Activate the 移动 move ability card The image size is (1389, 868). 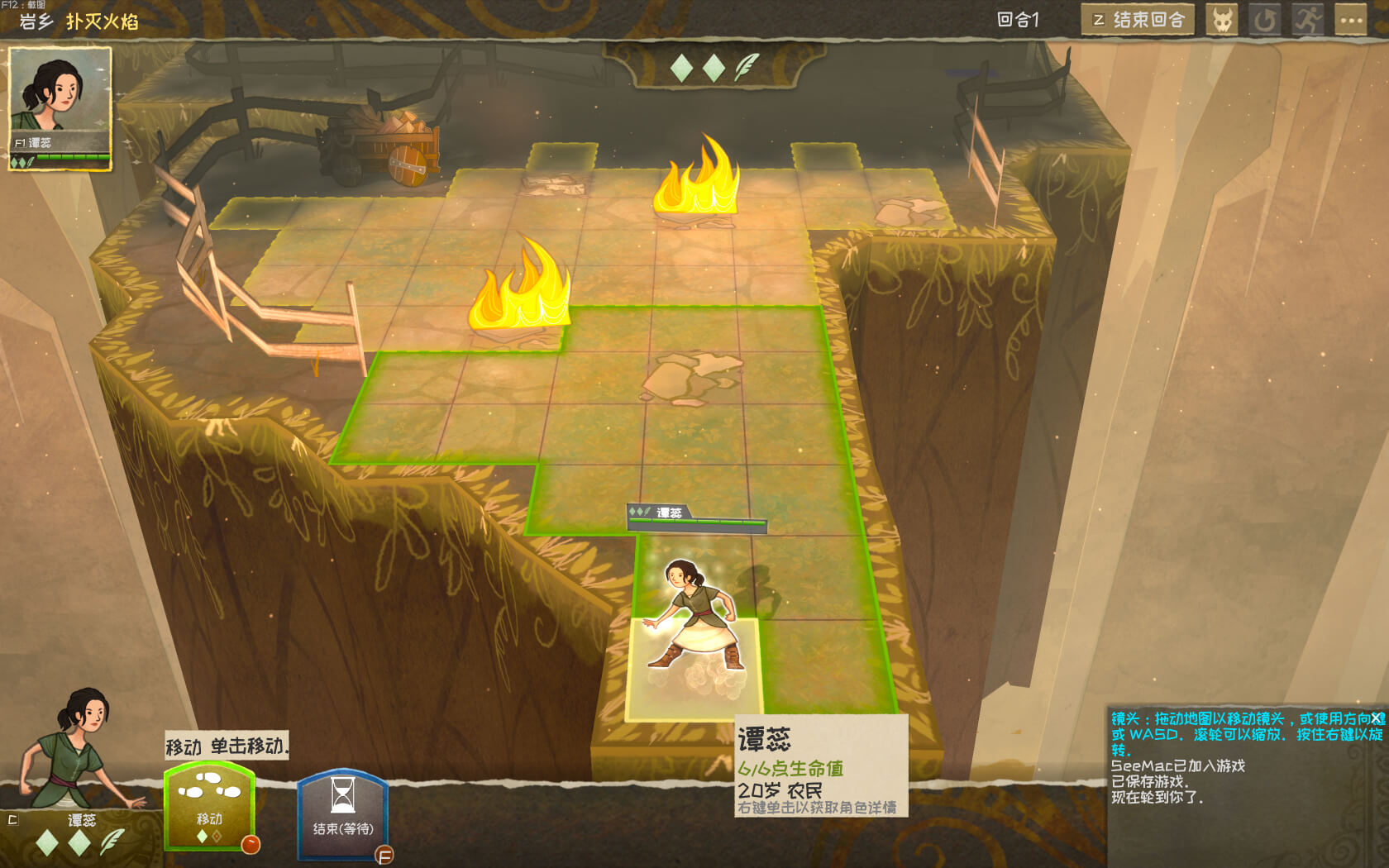pos(210,807)
